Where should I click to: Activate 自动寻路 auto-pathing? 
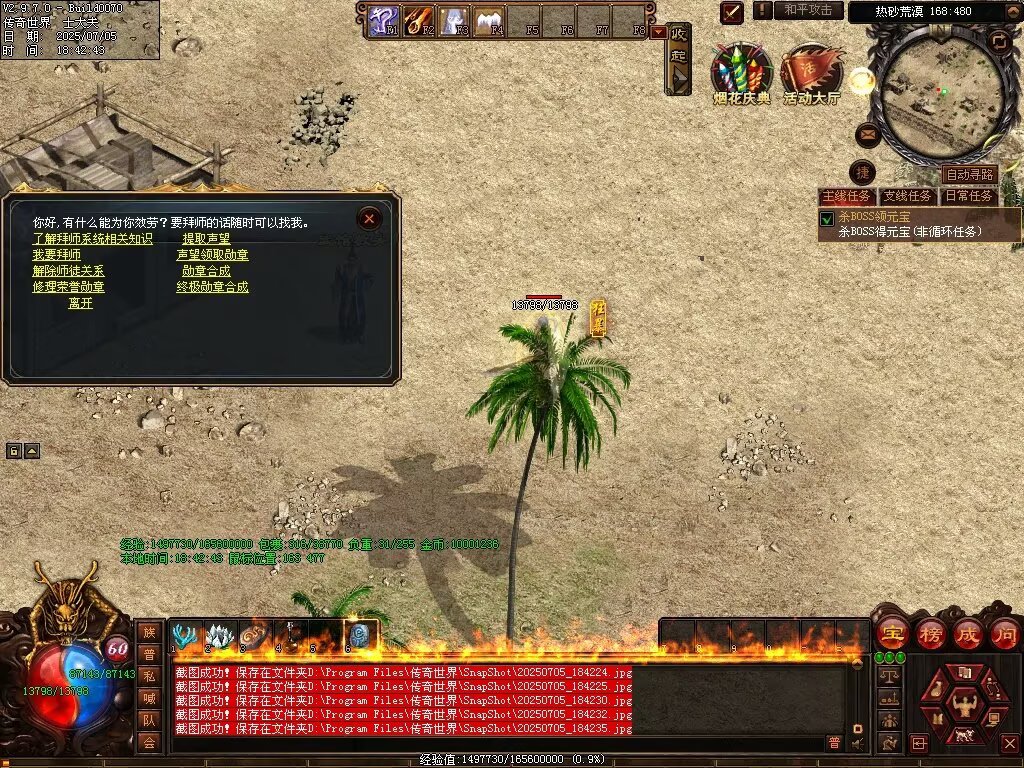point(969,175)
